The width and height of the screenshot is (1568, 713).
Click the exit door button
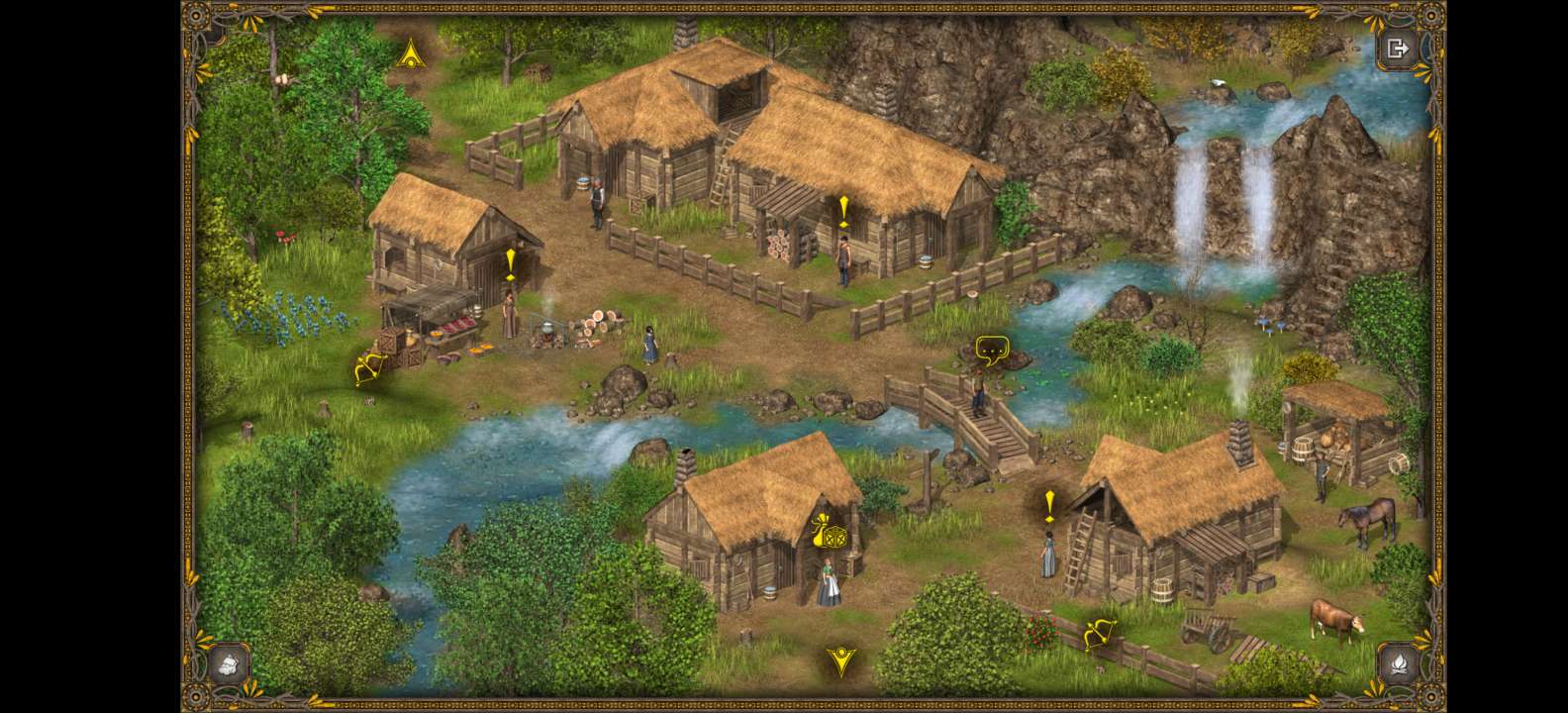[x=1397, y=49]
